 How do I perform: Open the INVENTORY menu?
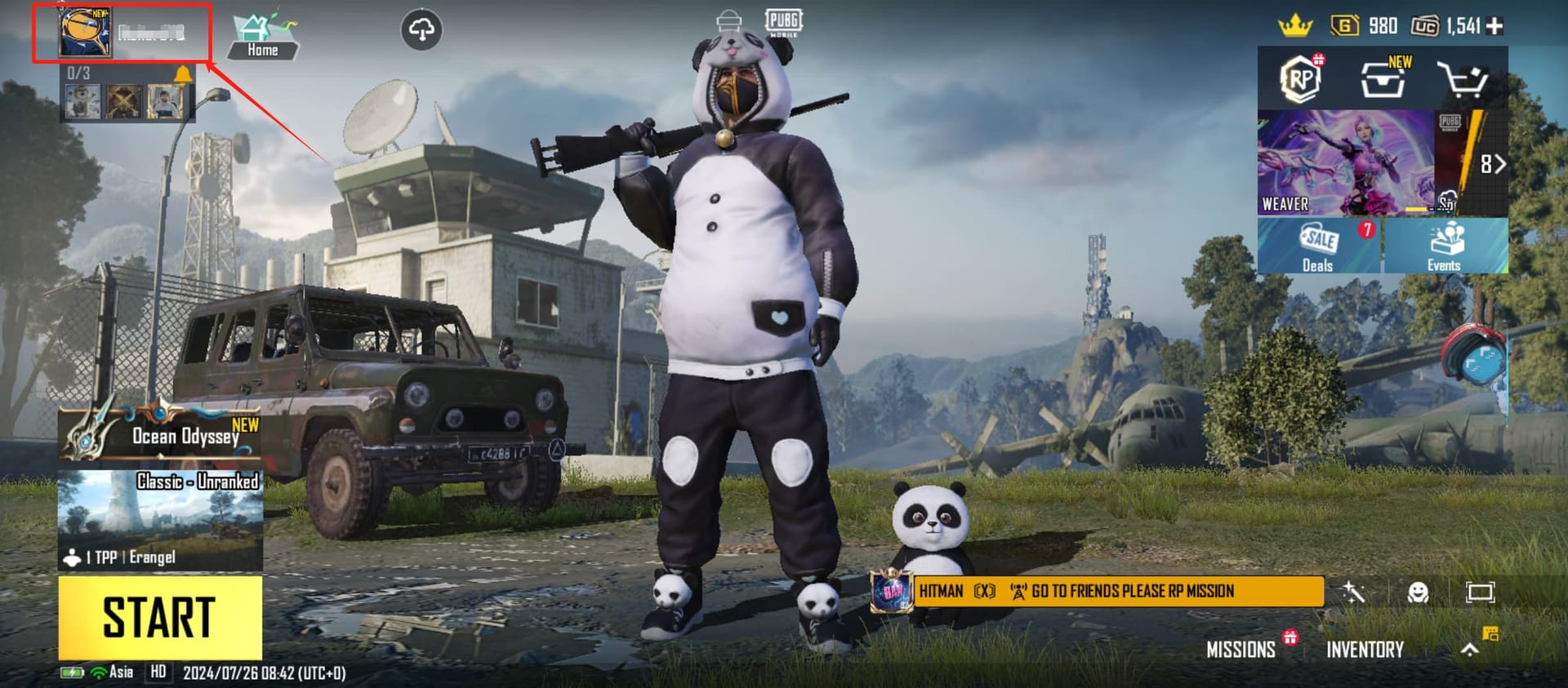[x=1364, y=650]
